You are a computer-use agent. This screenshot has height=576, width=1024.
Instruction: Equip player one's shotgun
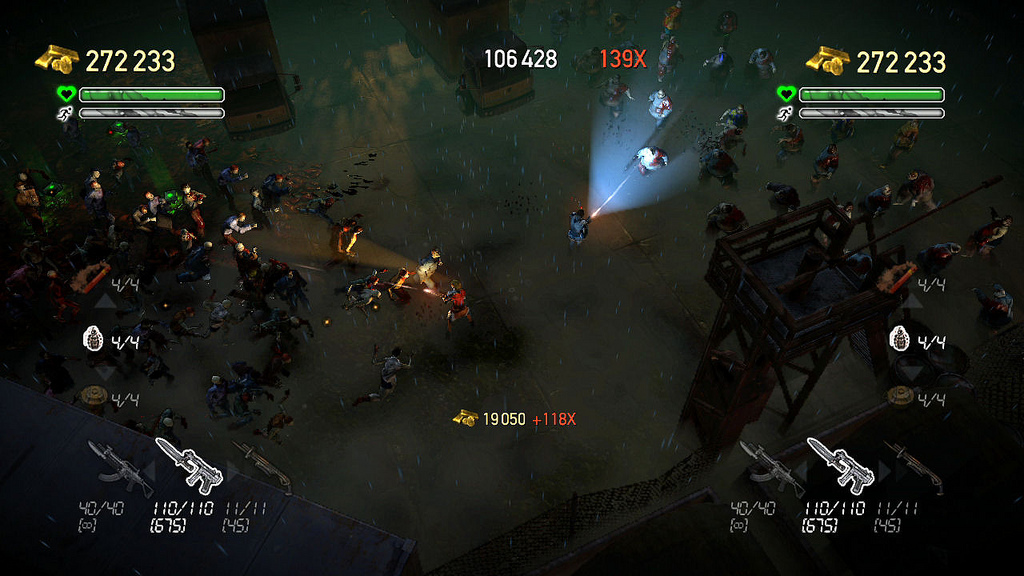click(261, 464)
